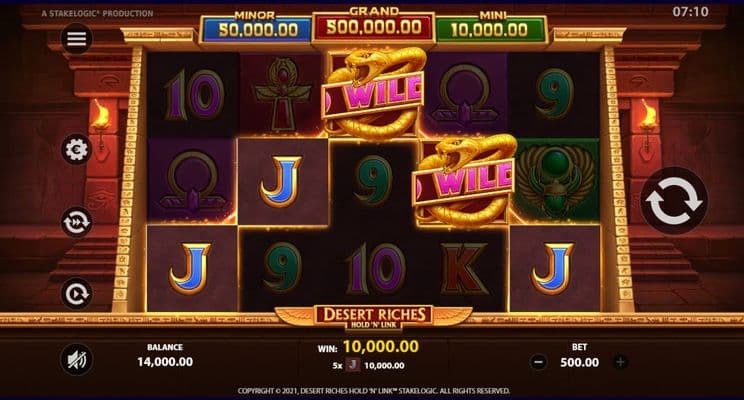The image size is (744, 400).
Task: Increase the bet with the plus button
Action: (620, 362)
